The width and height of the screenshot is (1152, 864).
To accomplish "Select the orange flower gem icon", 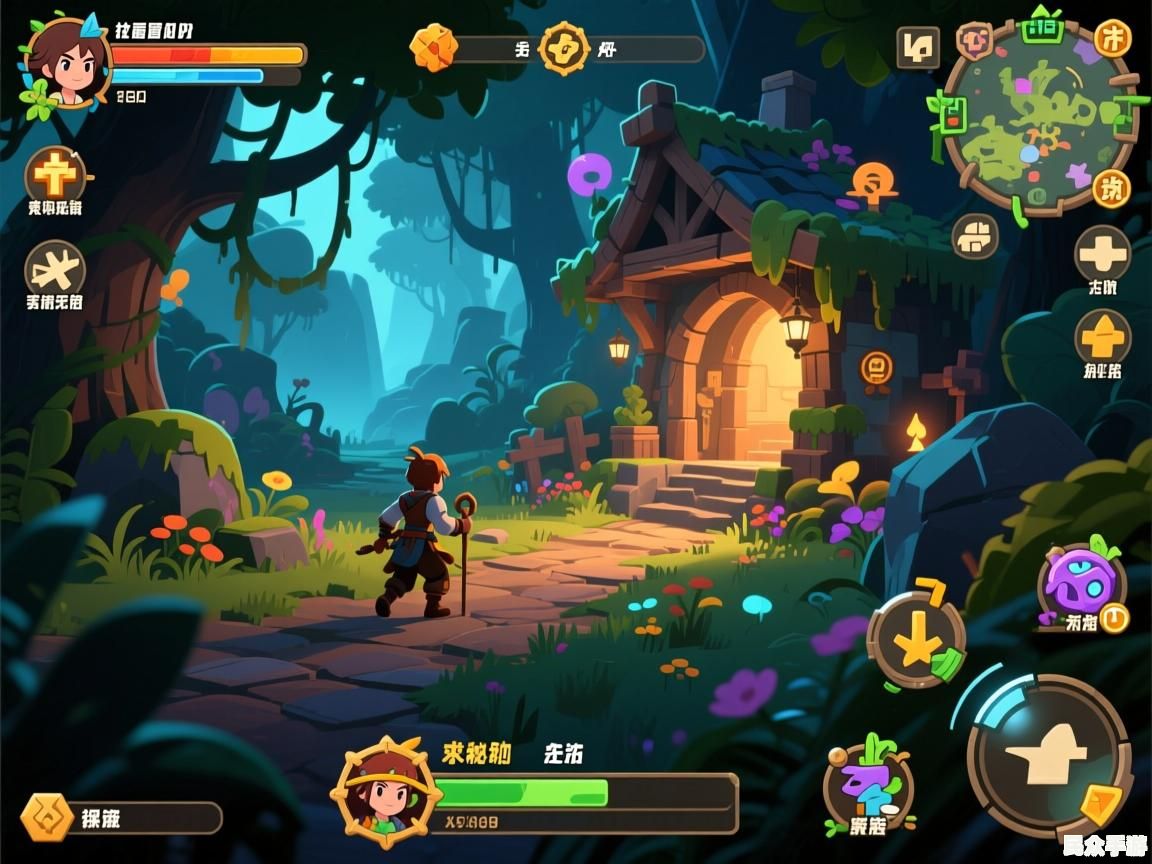I will pyautogui.click(x=433, y=47).
